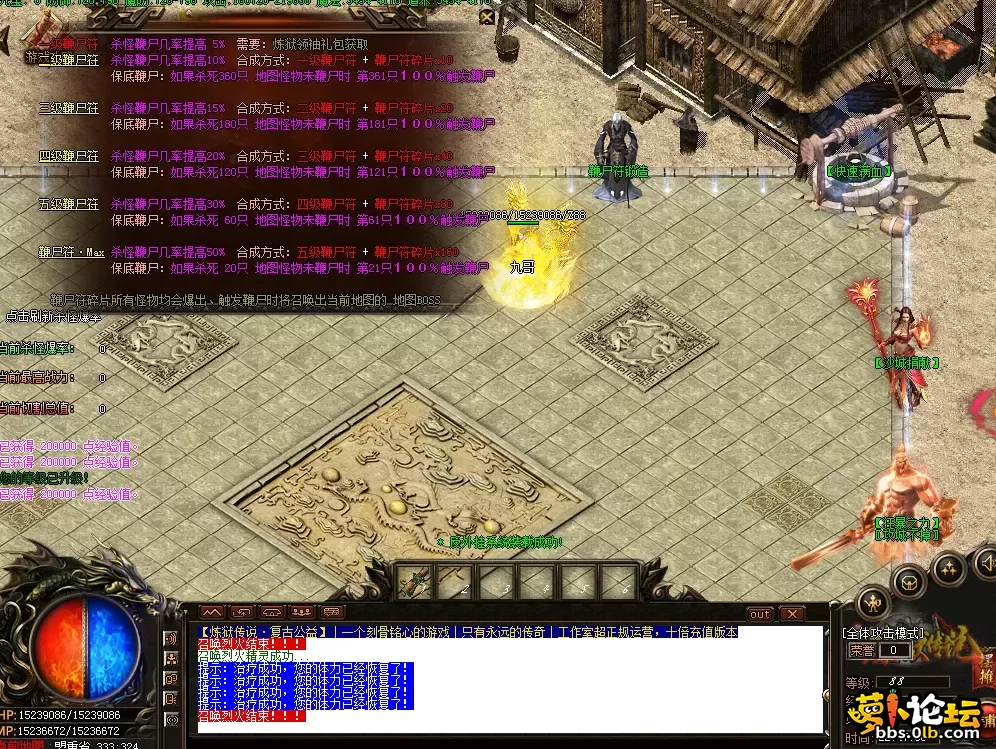
Task: Switch the 全体攻击模式 attack mode label
Action: [884, 633]
